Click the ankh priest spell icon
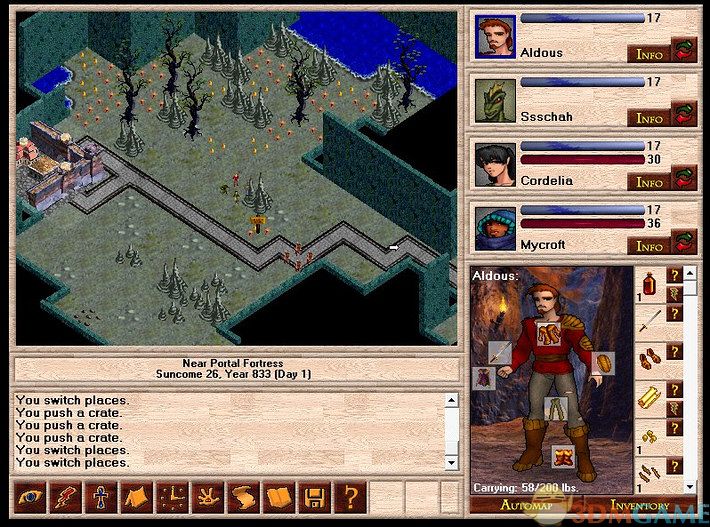Screen dimensions: 710x527 [98, 496]
